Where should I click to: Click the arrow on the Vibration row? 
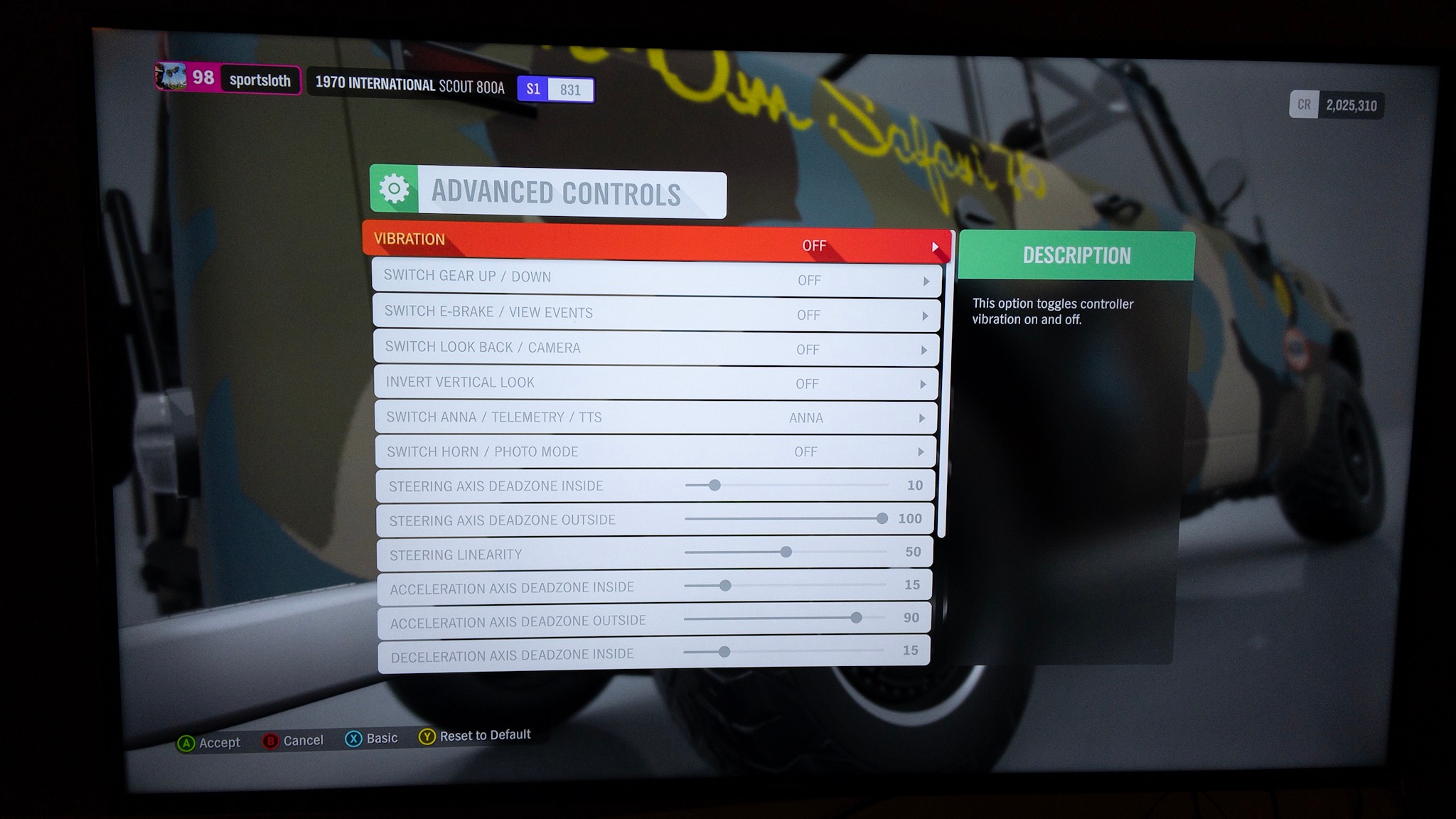pos(935,247)
